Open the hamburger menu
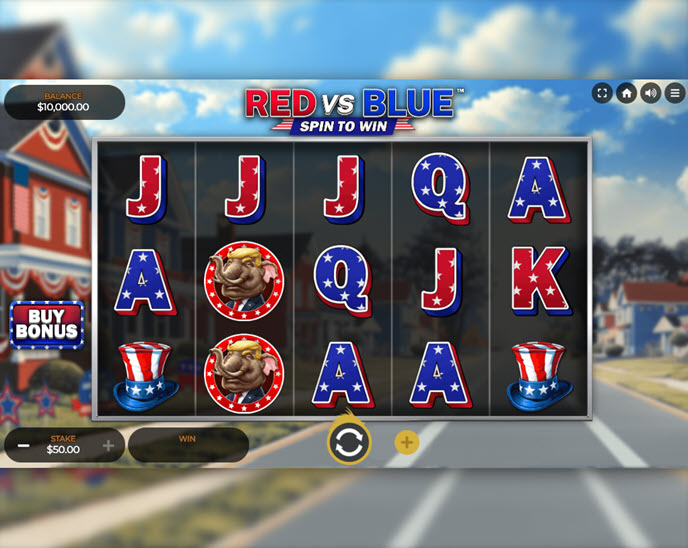Viewport: 688px width, 548px height. pyautogui.click(x=675, y=93)
